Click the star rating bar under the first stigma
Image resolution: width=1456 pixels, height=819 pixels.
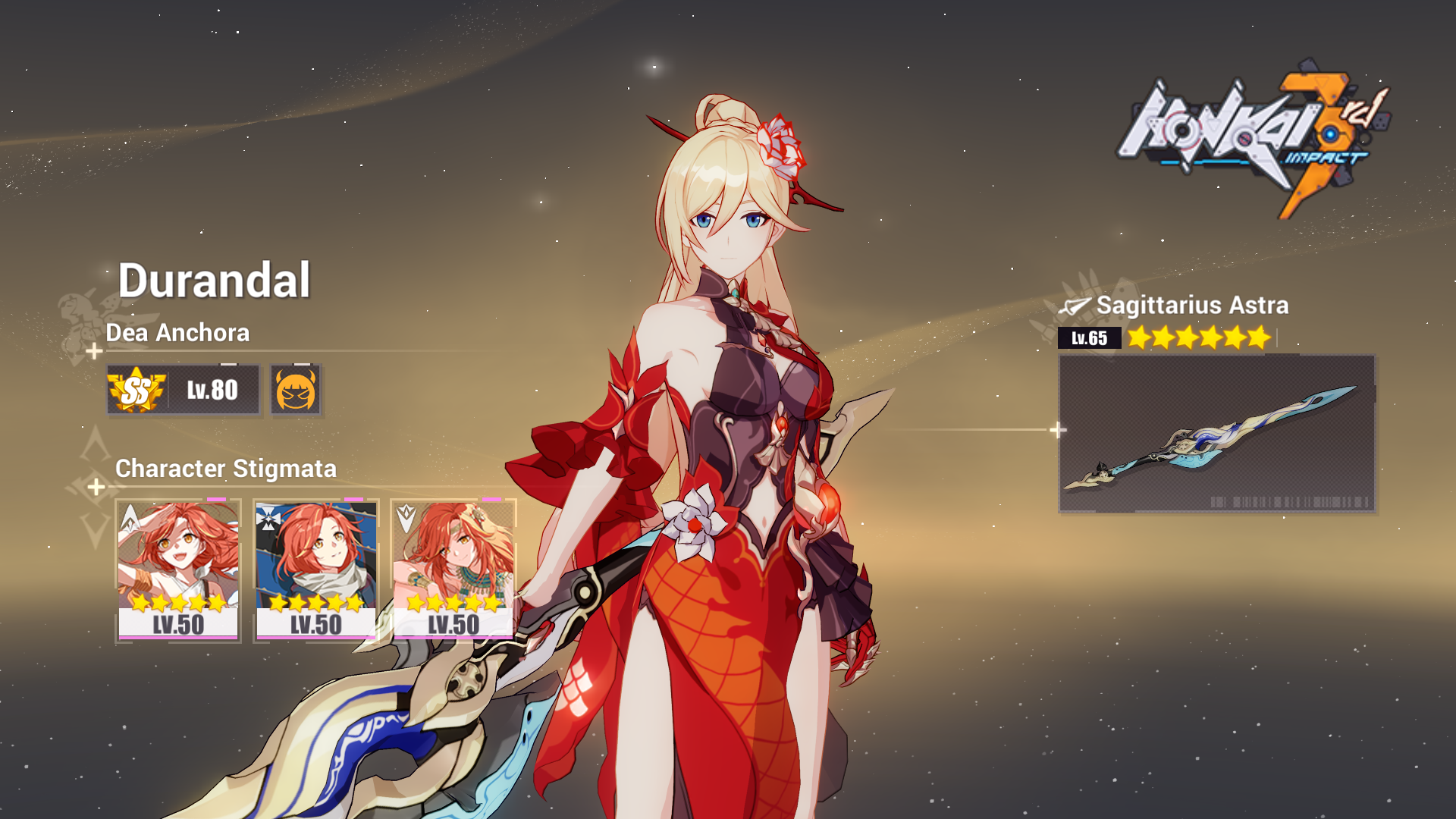pos(178,604)
